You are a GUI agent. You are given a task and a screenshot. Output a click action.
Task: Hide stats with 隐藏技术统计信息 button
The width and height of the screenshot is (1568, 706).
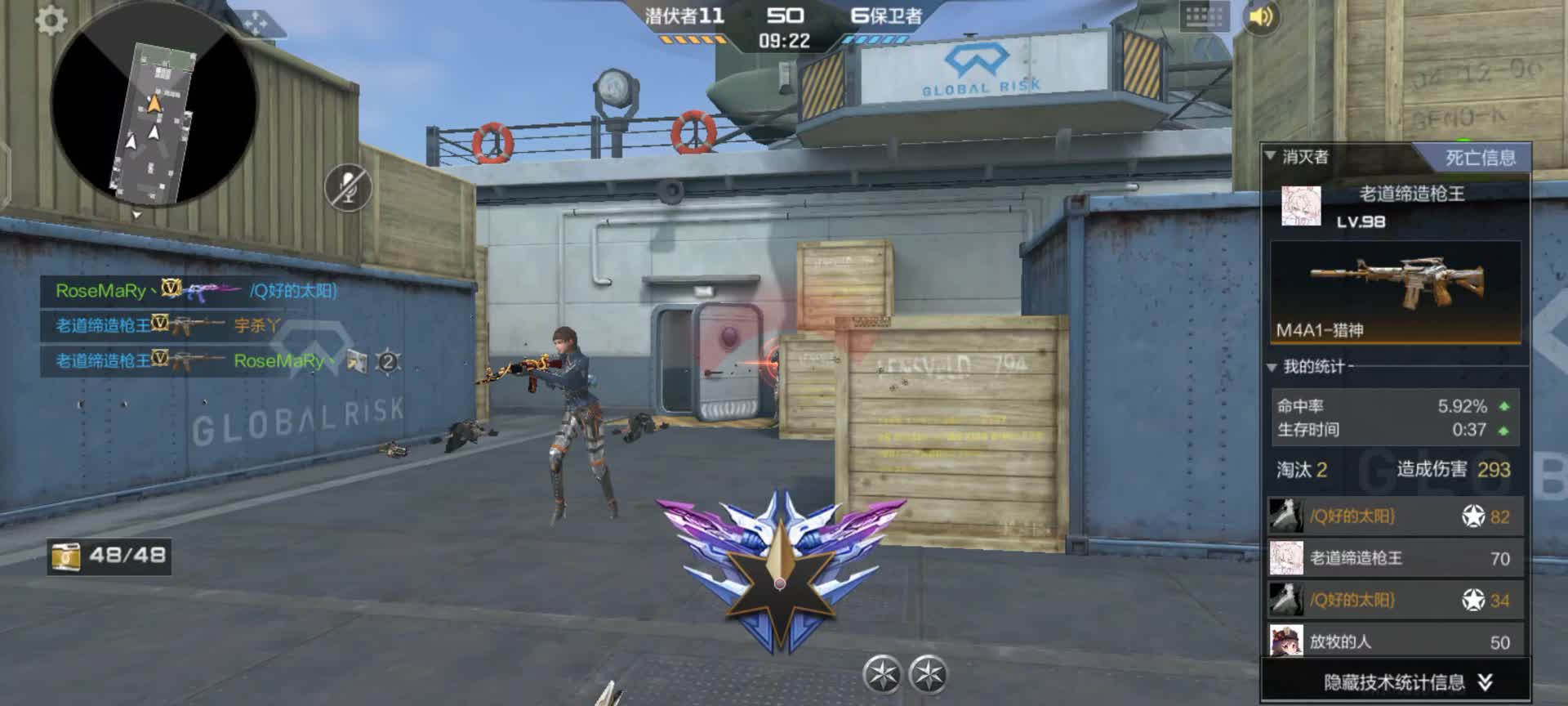1396,682
